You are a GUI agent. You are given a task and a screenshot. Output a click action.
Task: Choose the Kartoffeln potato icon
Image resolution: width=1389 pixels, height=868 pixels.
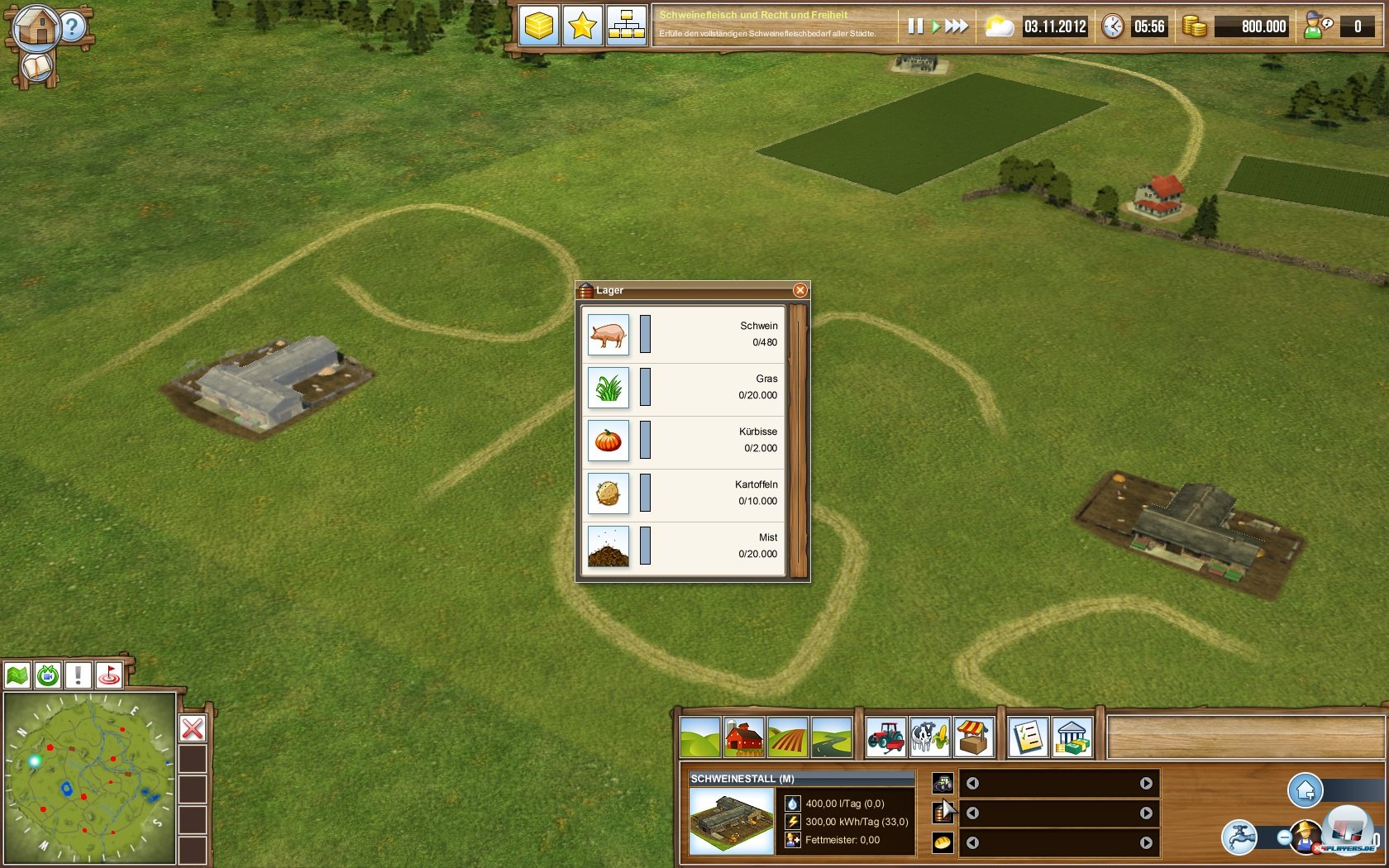coord(609,493)
